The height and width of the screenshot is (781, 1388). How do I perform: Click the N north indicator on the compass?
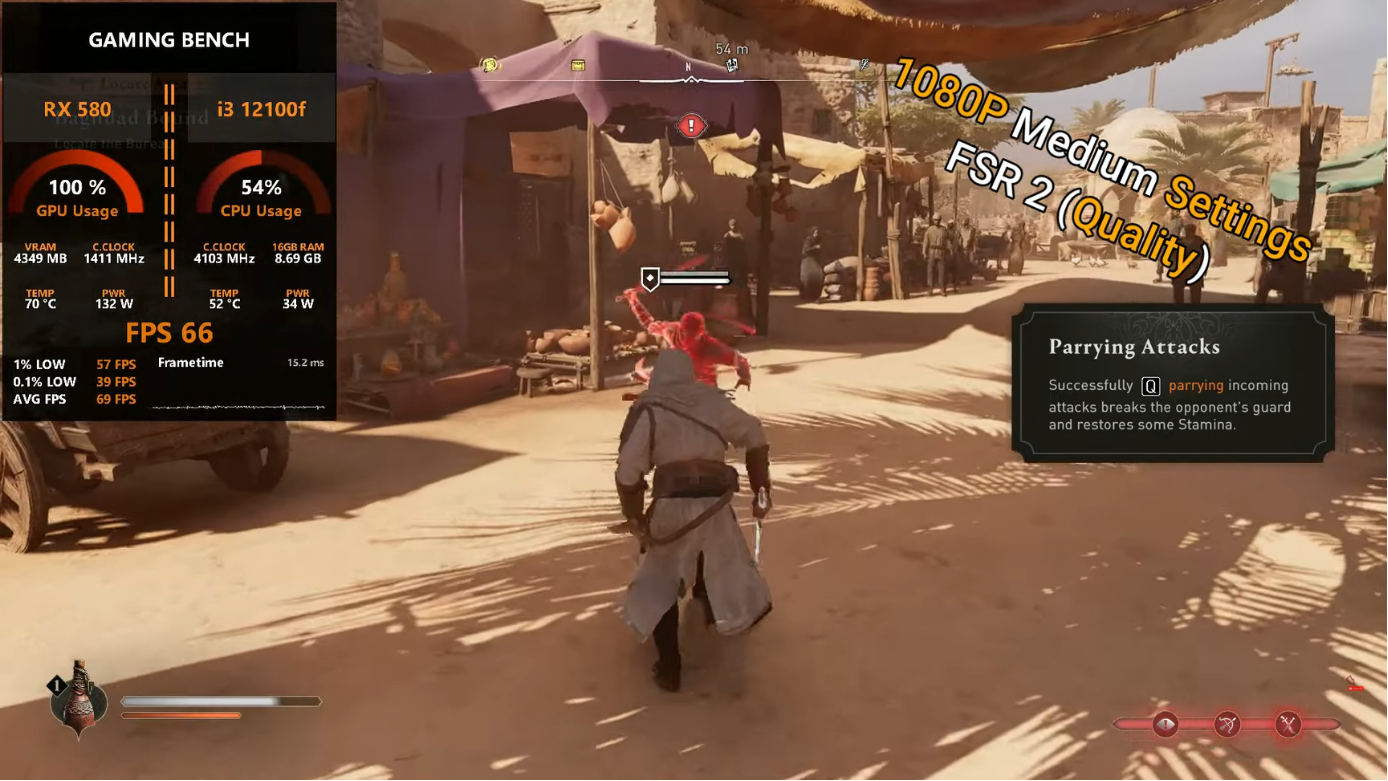pyautogui.click(x=688, y=66)
